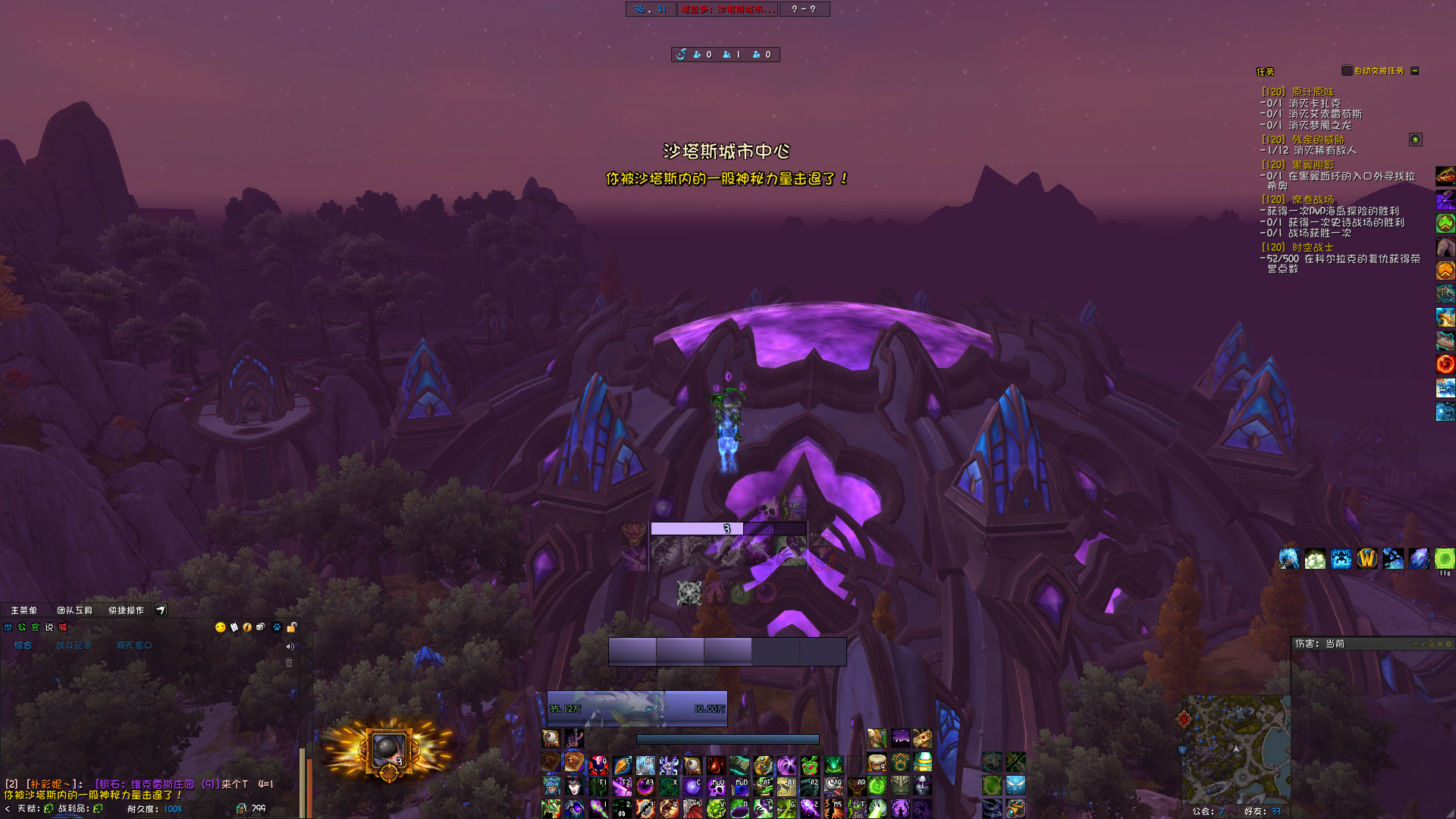The width and height of the screenshot is (1456, 819).
Task: Switch to the 综合 chat tab
Action: [24, 645]
